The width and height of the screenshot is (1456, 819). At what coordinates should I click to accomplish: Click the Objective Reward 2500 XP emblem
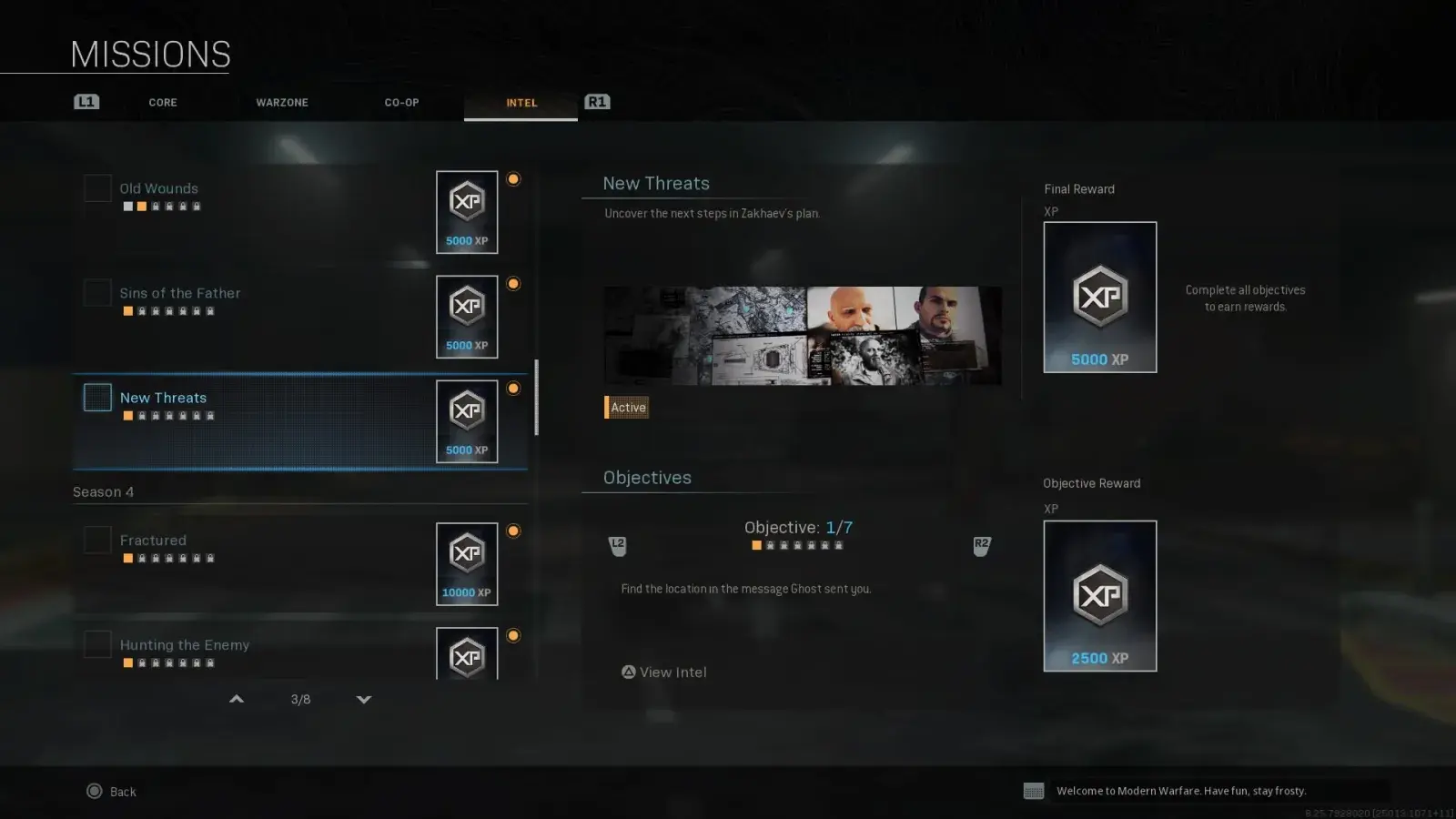pos(1099,594)
